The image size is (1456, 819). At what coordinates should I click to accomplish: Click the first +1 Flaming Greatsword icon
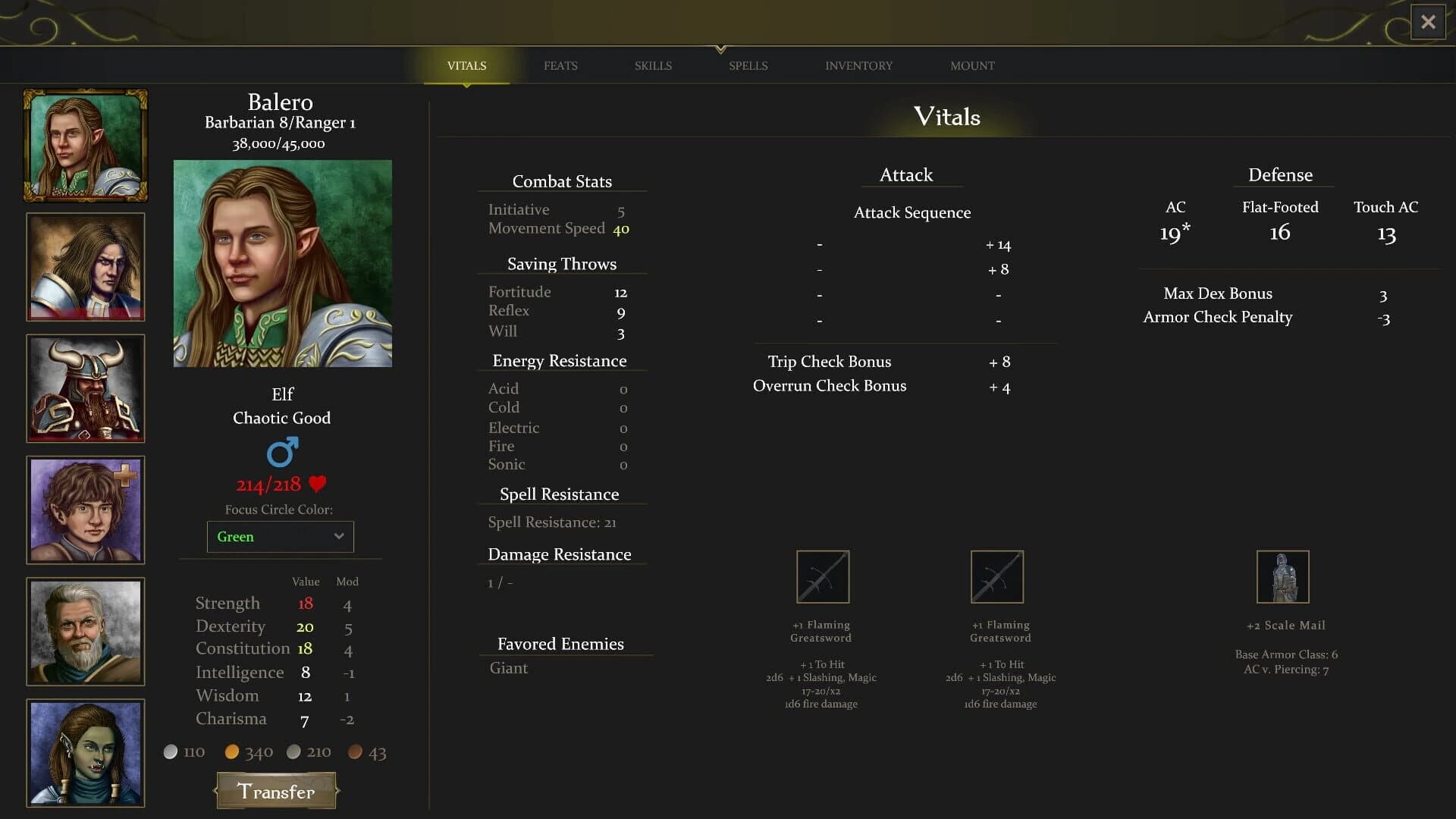coord(822,576)
